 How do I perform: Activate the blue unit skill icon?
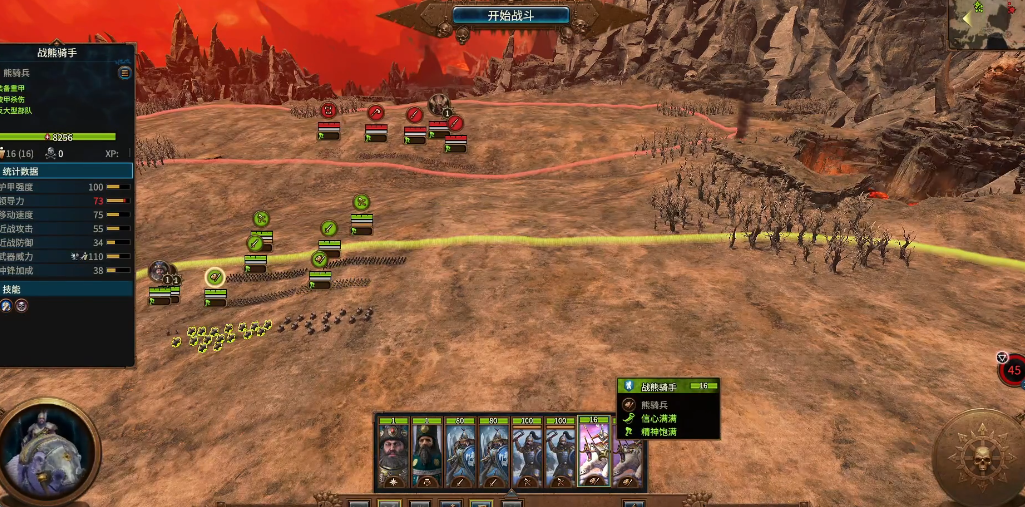(7, 305)
